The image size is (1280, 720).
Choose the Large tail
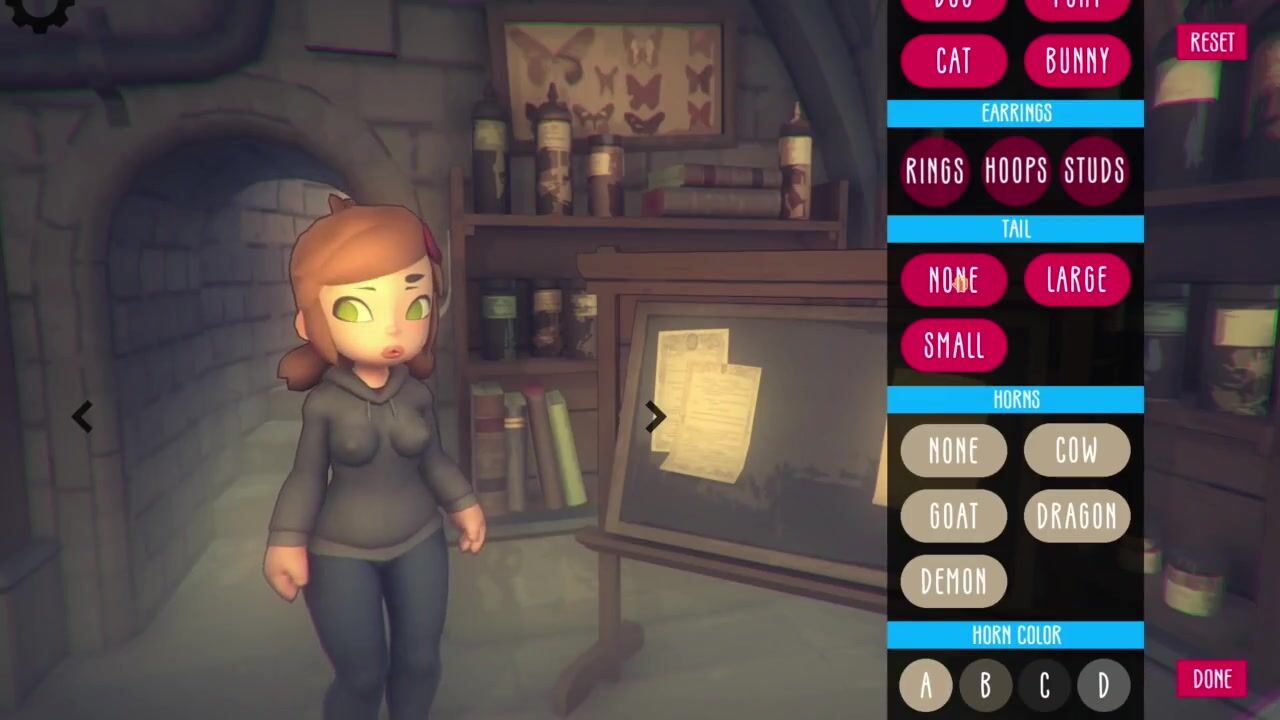(x=1077, y=280)
